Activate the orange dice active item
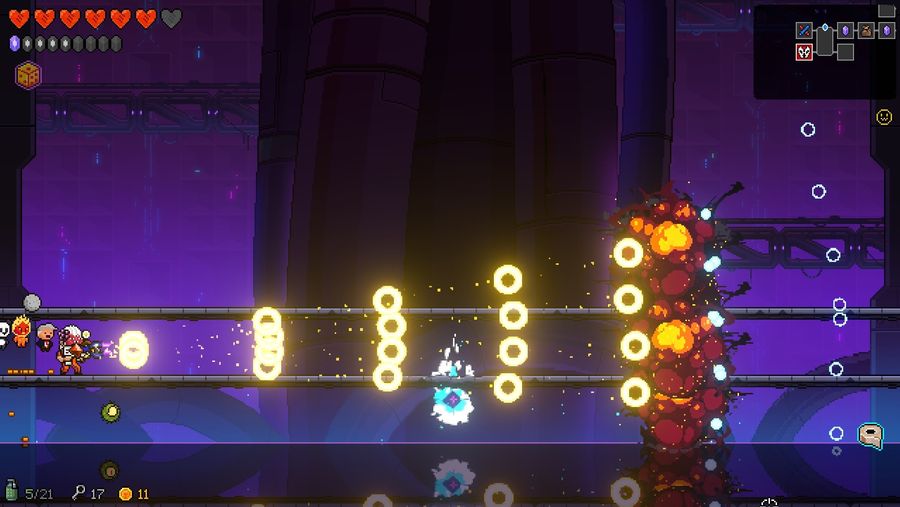 28,75
